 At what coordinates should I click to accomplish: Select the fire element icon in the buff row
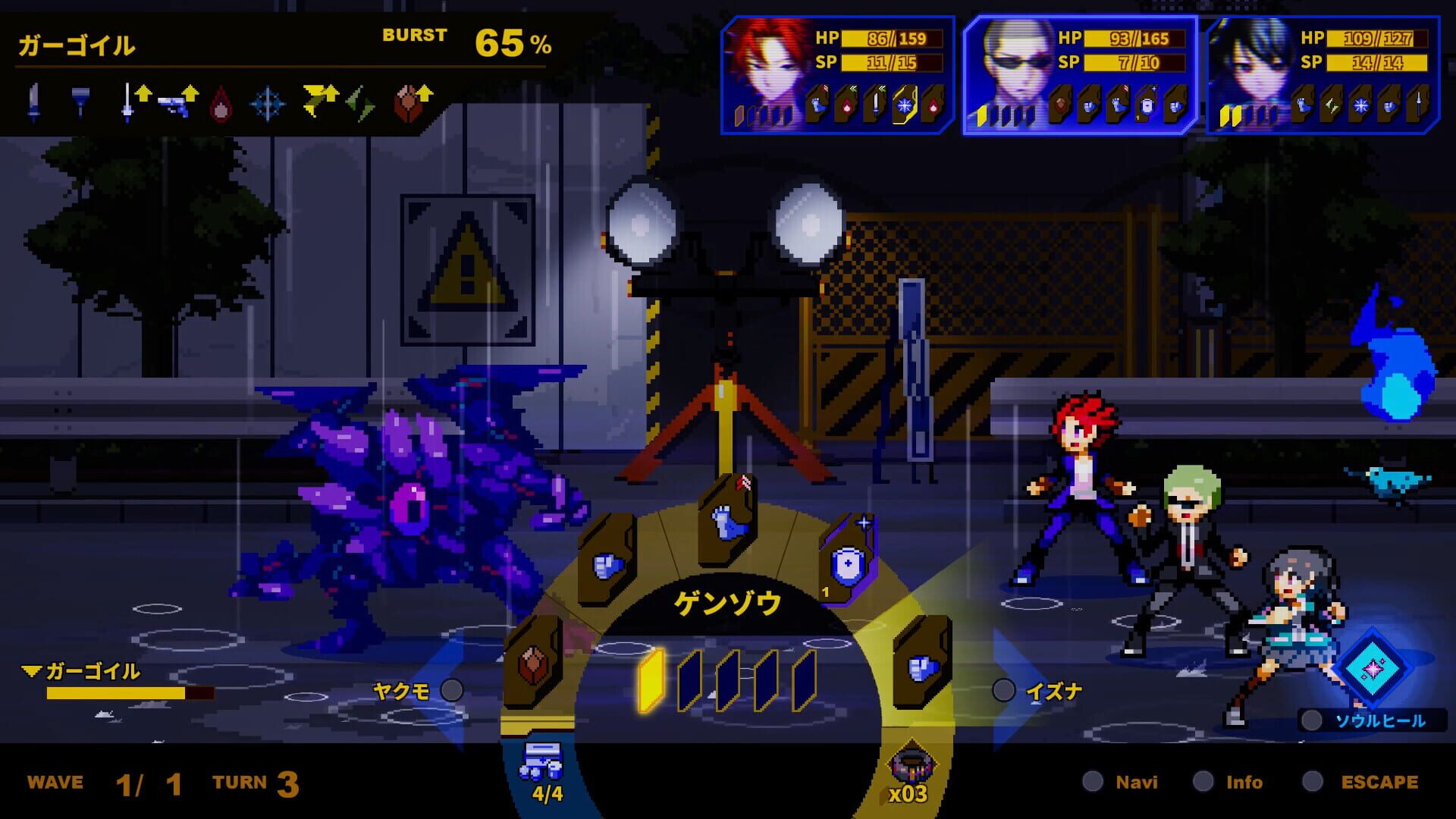click(x=222, y=104)
